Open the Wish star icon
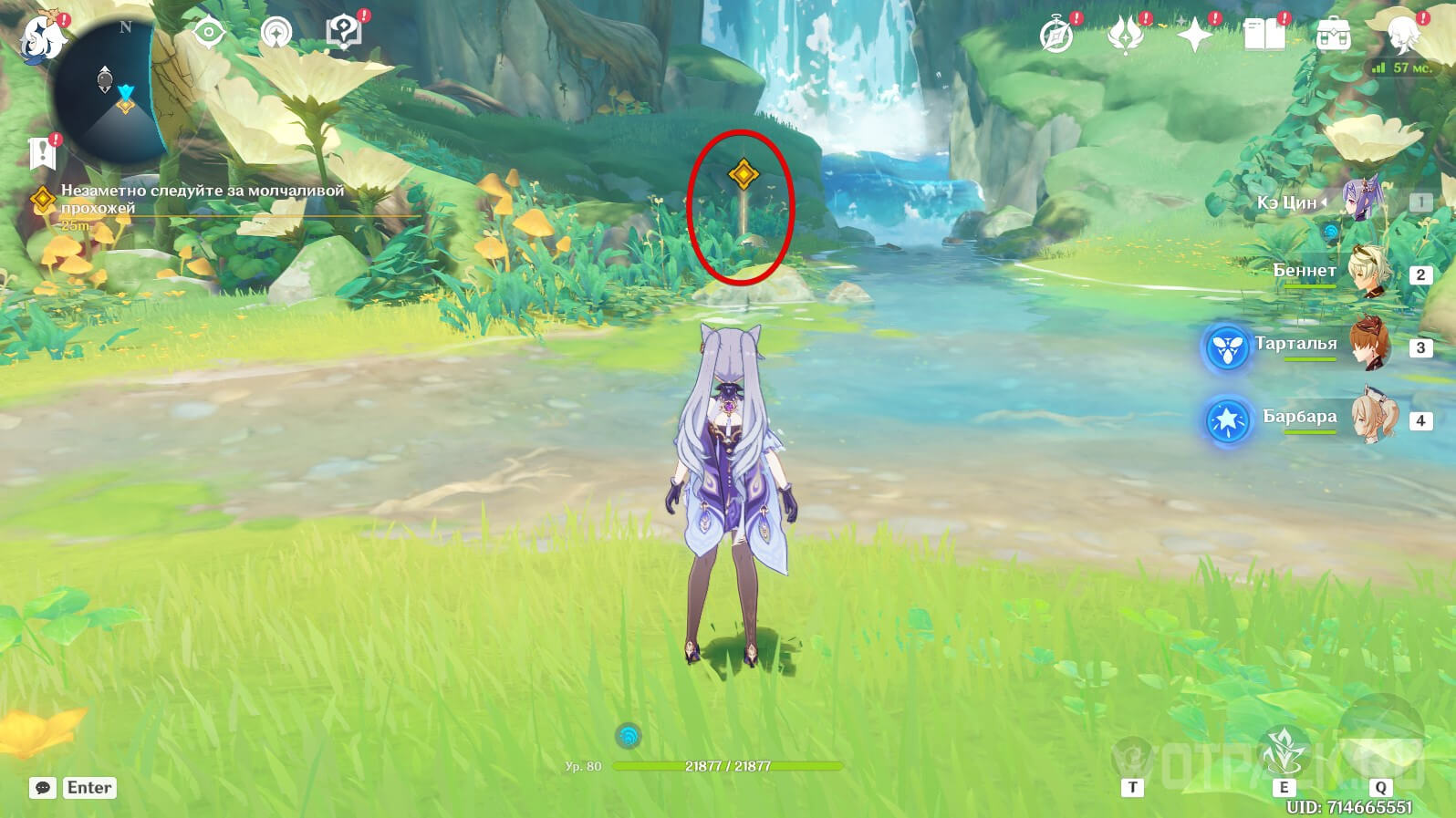This screenshot has width=1456, height=818. (x=1194, y=36)
